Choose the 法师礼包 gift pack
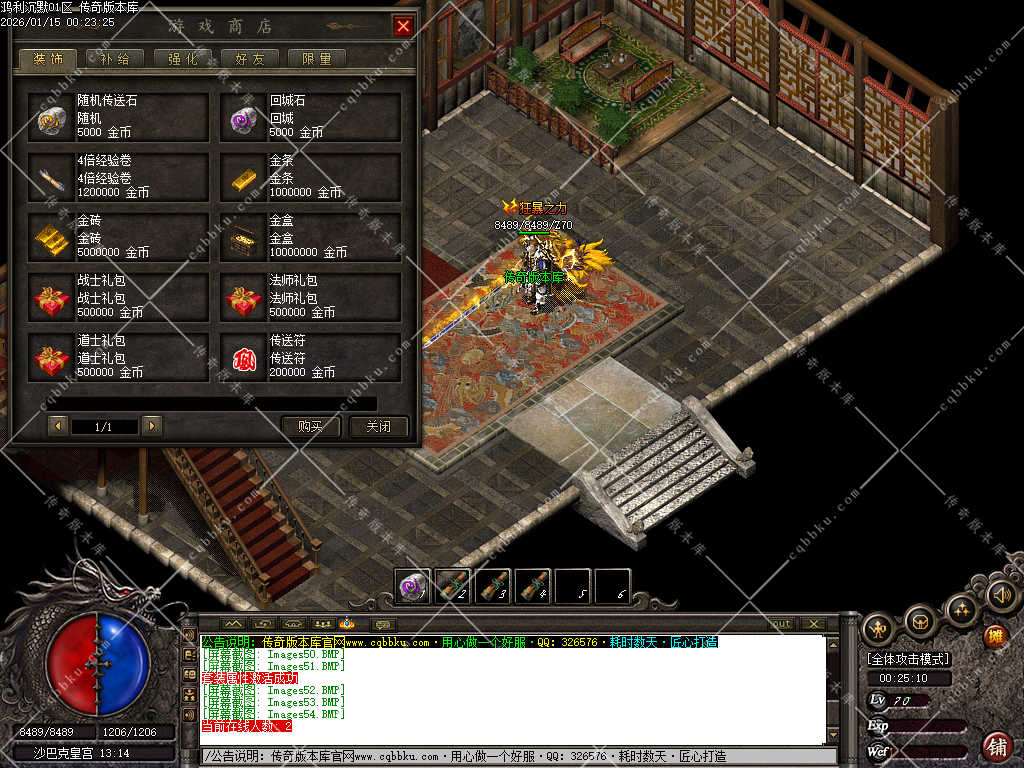The image size is (1024, 768). pyautogui.click(x=310, y=297)
